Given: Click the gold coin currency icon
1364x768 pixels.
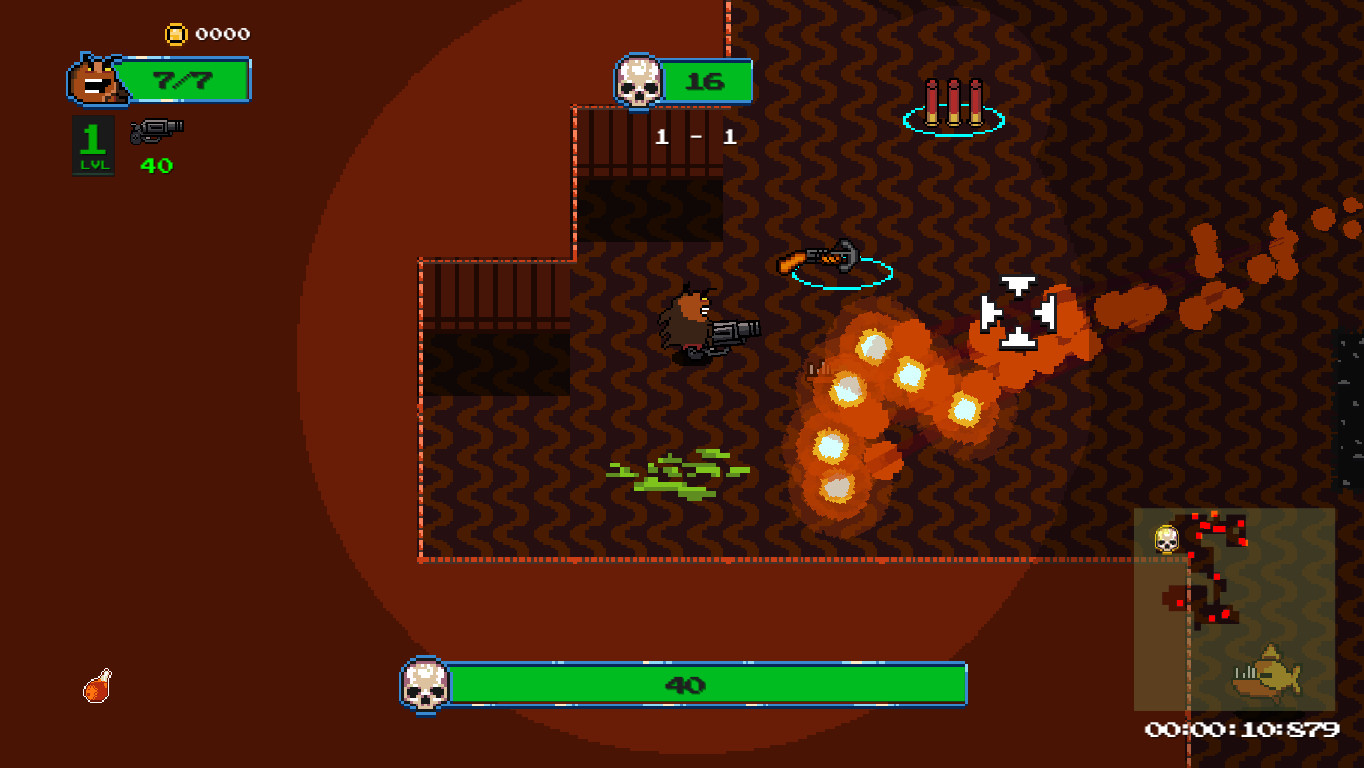Looking at the screenshot, I should tap(178, 33).
